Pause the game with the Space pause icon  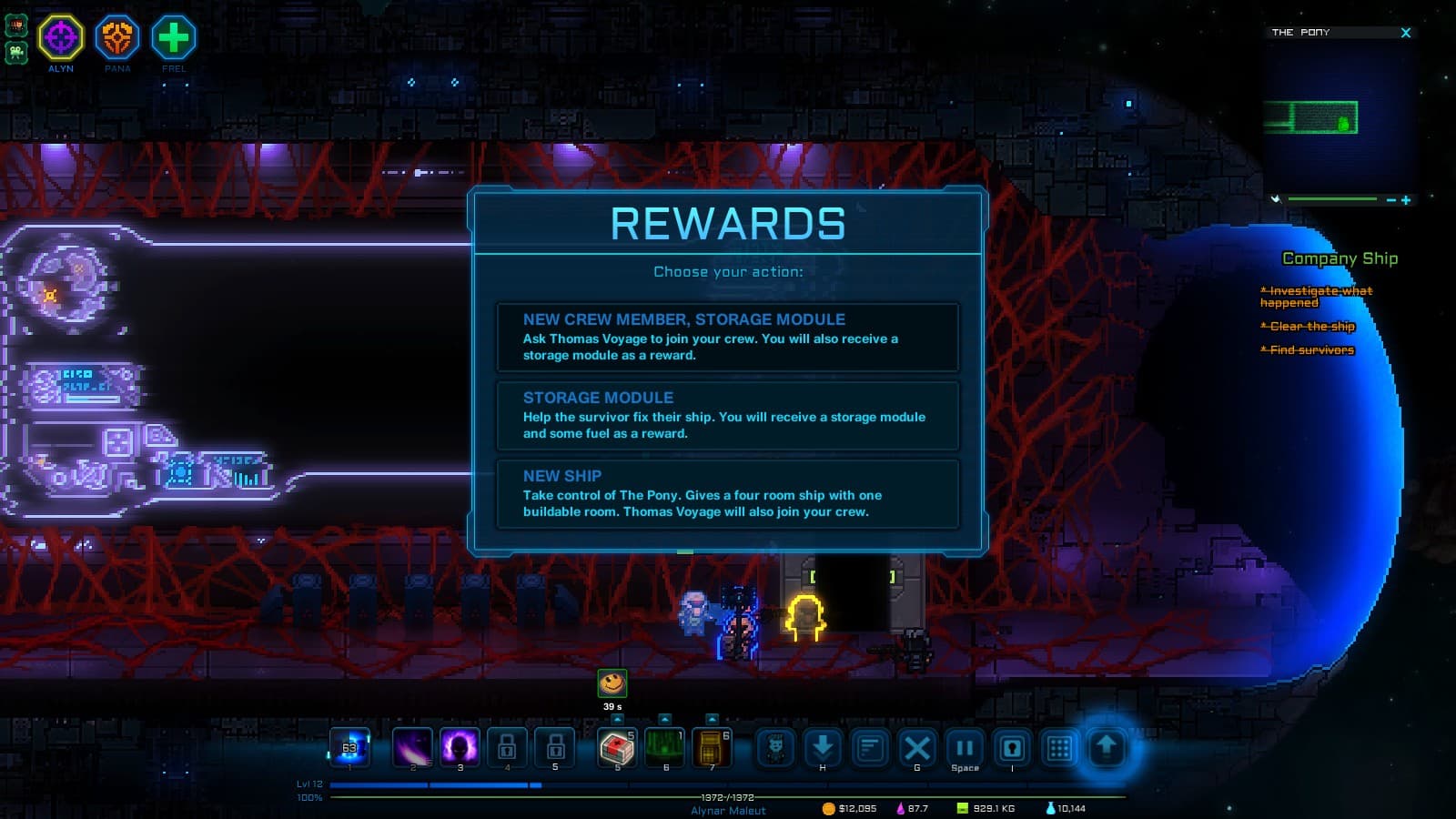[965, 748]
